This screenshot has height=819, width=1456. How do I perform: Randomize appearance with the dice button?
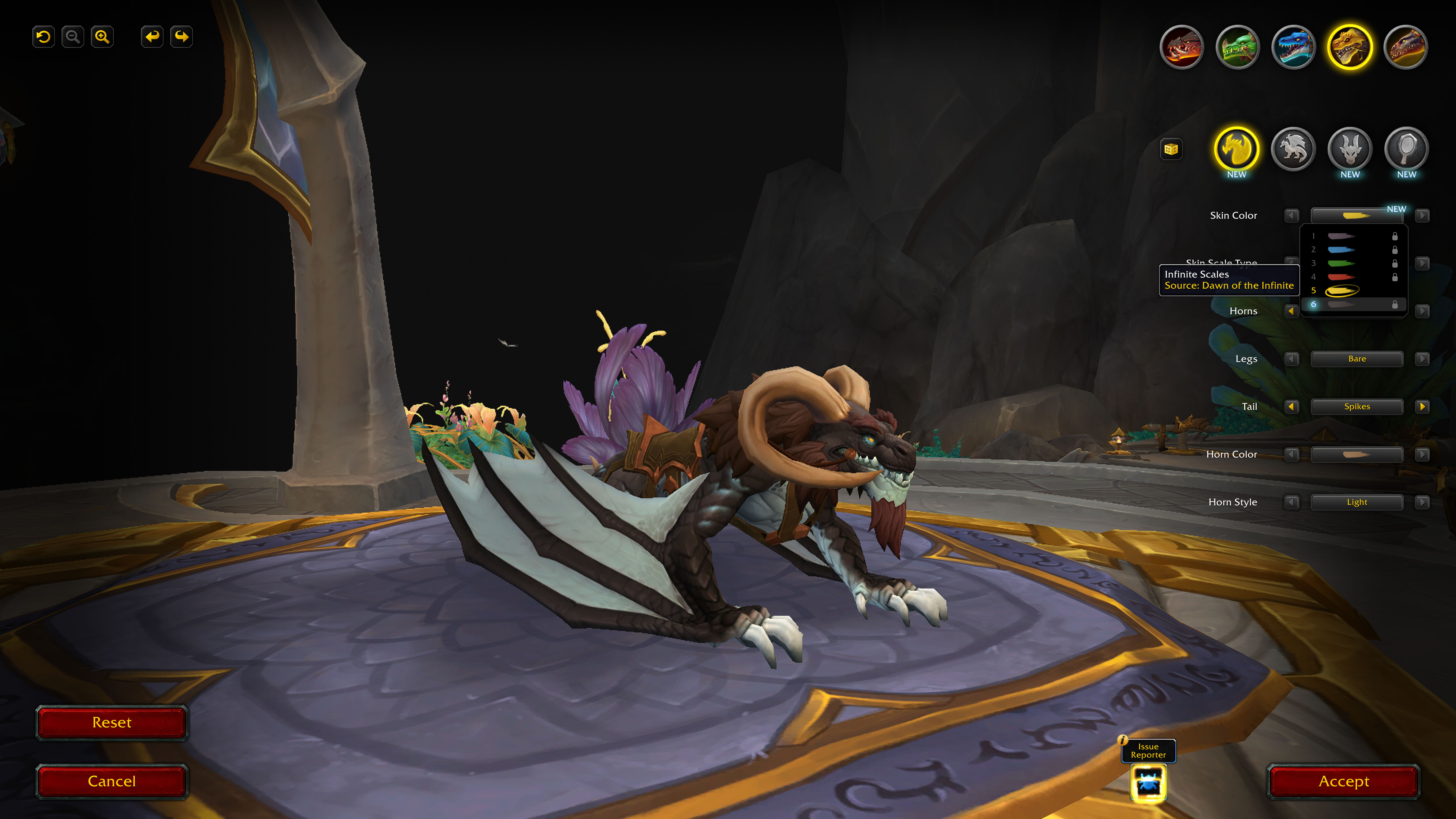[1171, 149]
